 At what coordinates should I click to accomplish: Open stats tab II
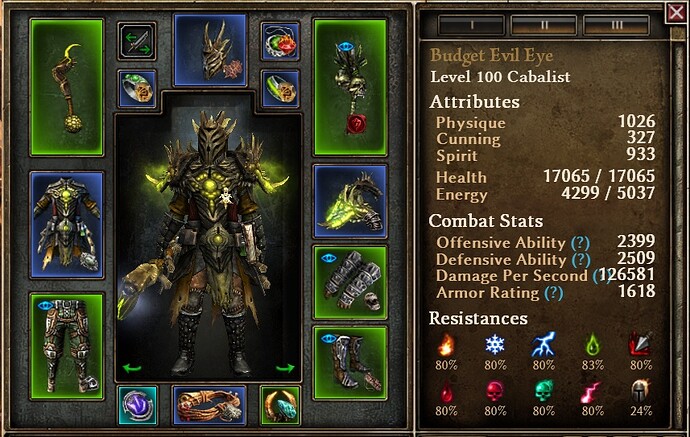(543, 22)
